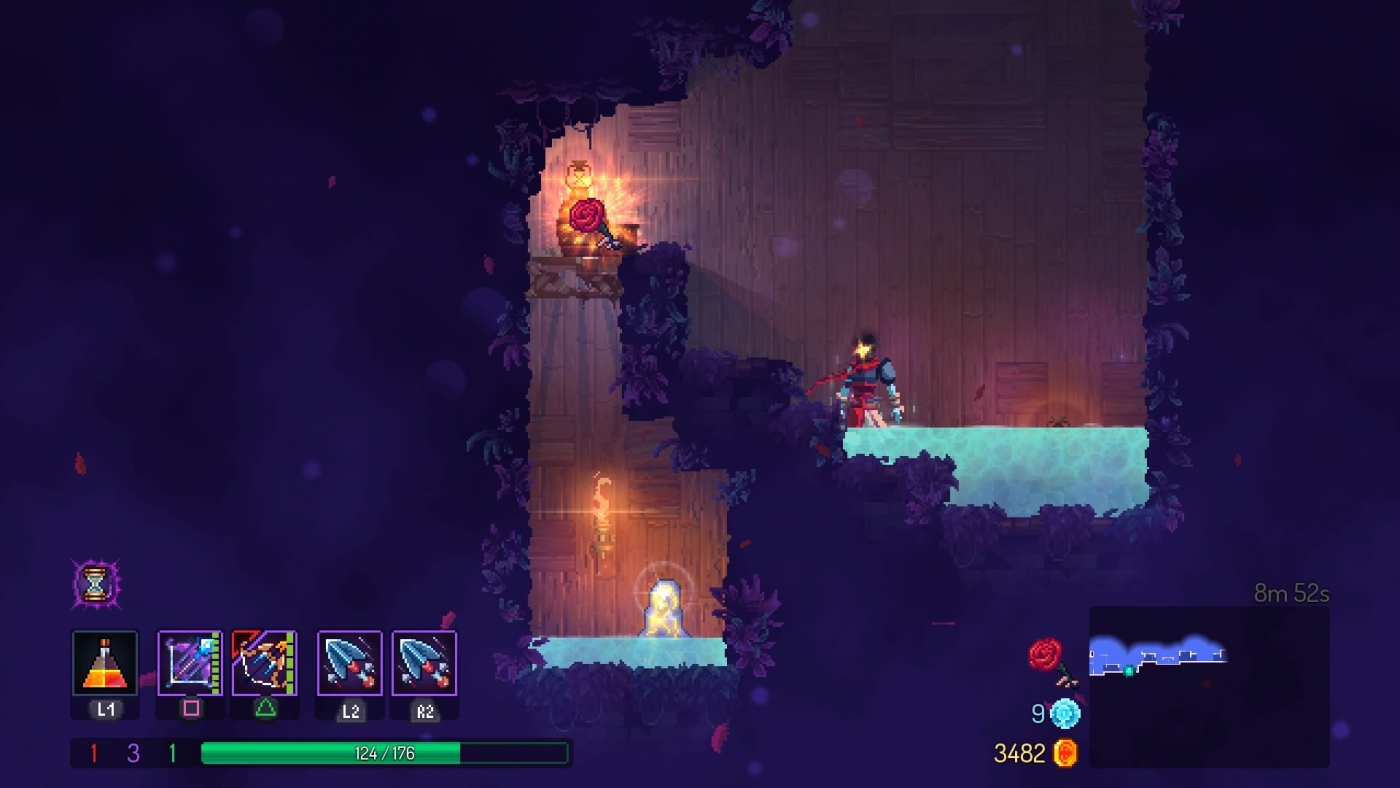This screenshot has width=1400, height=788.
Task: Click the R2 button prompt label
Action: (x=425, y=710)
